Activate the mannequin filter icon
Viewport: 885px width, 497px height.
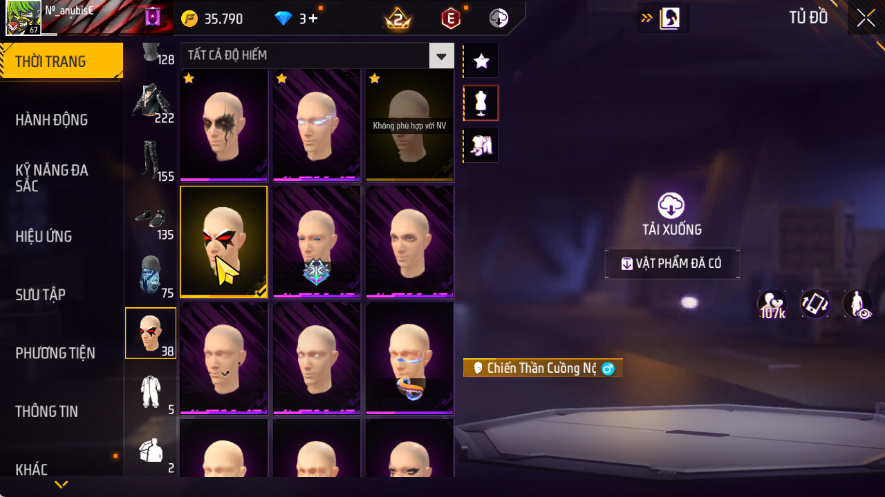point(481,102)
